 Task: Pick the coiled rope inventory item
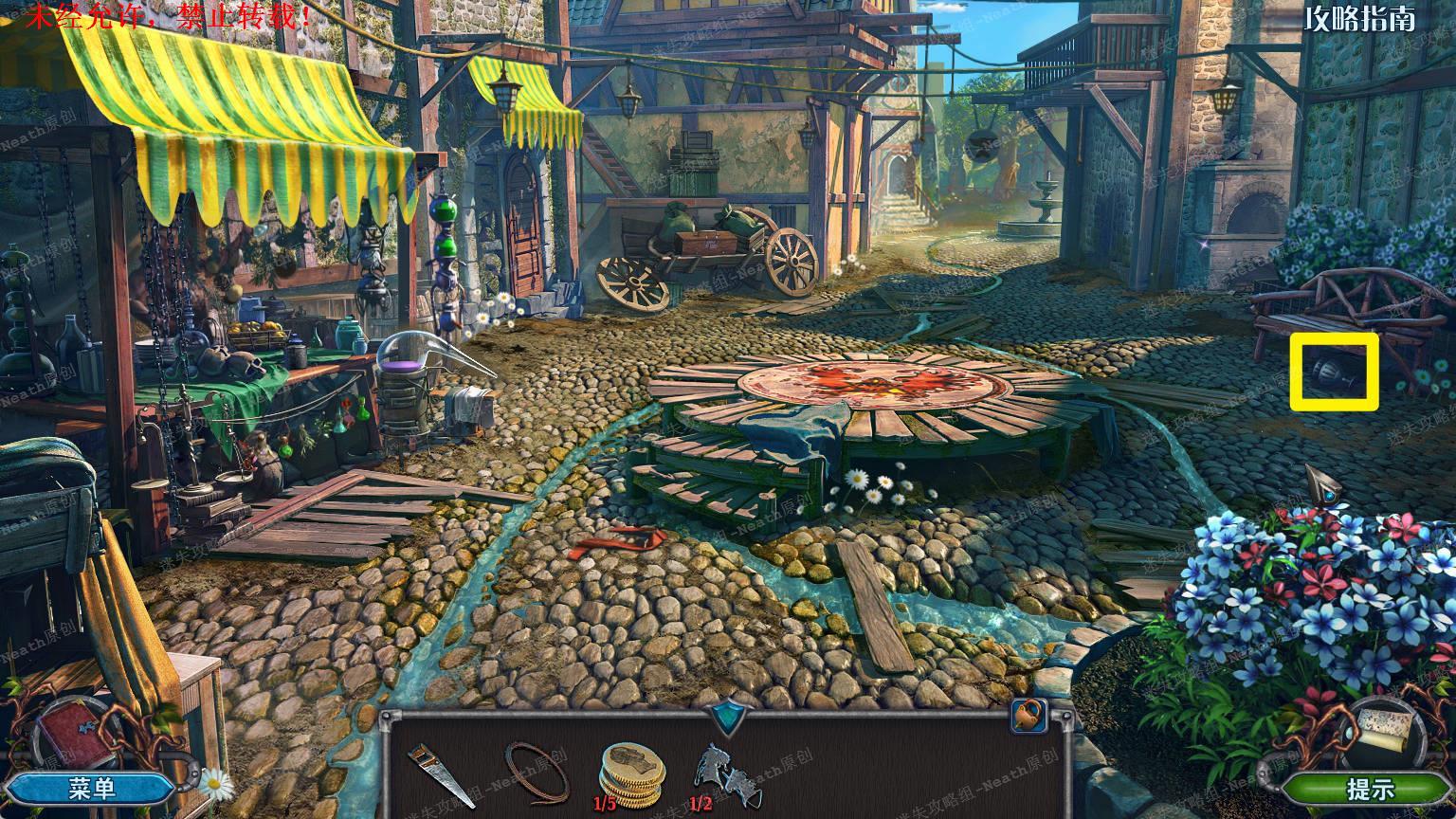(x=537, y=770)
